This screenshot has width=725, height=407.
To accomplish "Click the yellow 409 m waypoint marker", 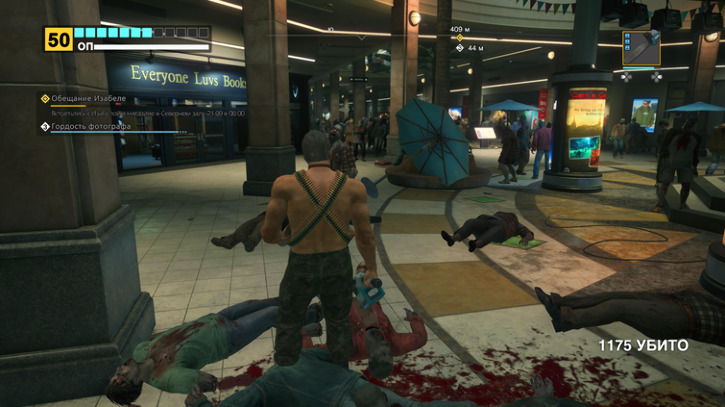I will [458, 38].
